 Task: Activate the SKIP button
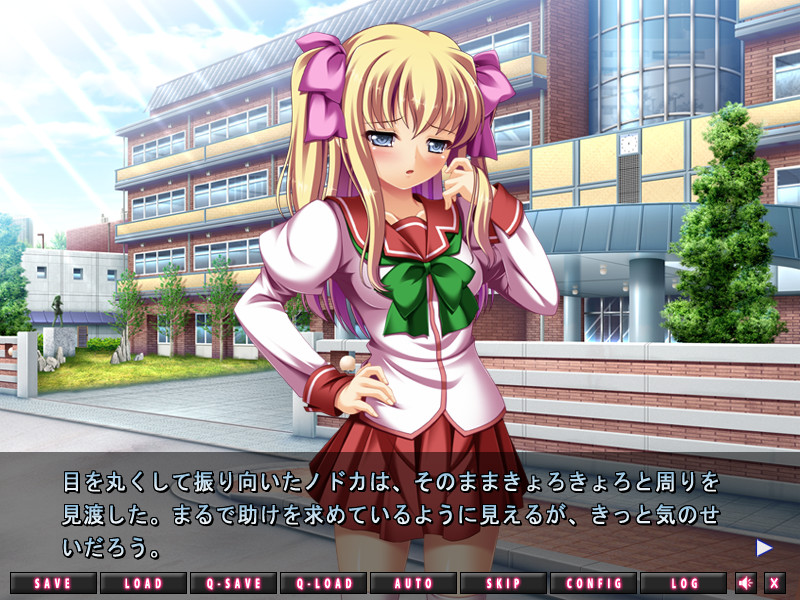[x=503, y=582]
